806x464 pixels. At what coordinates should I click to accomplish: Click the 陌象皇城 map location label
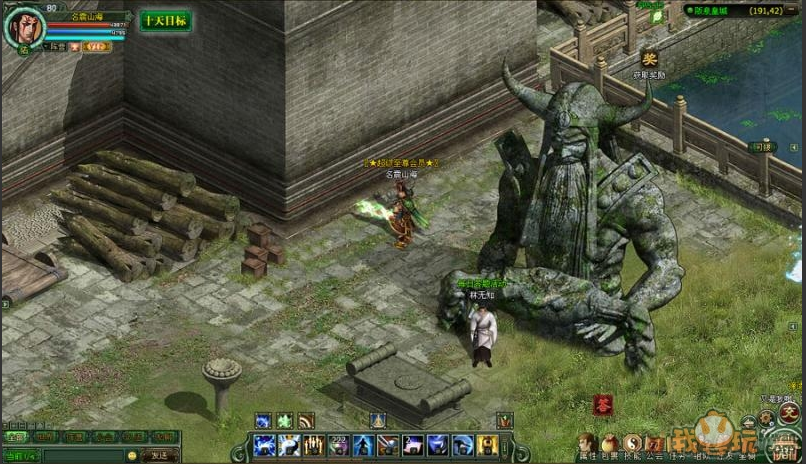point(720,10)
